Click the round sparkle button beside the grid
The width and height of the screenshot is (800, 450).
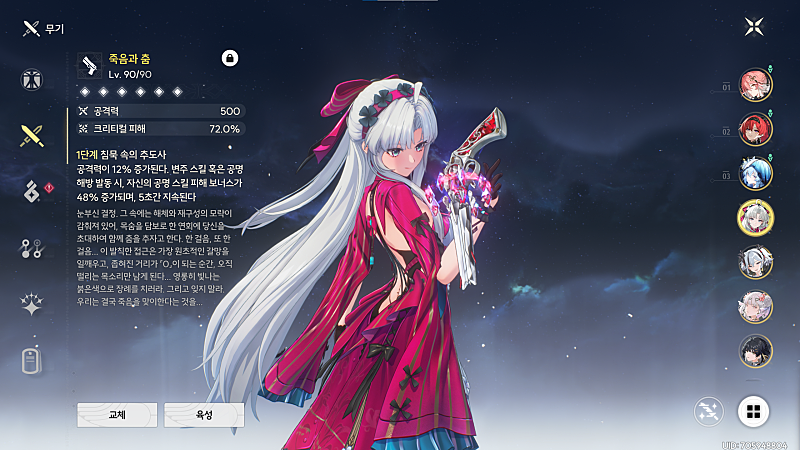click(x=711, y=409)
